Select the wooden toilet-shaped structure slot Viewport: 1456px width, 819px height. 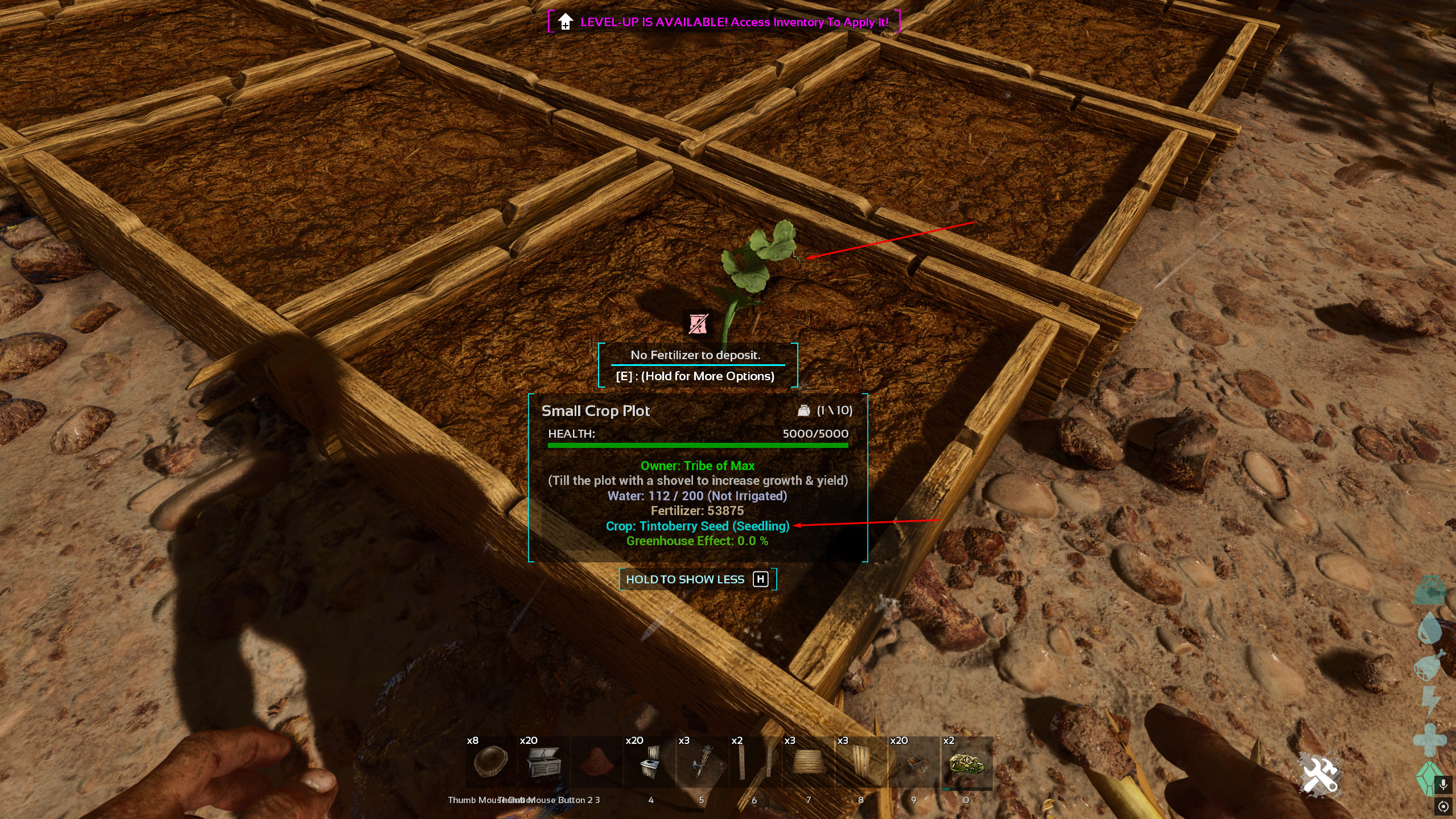click(649, 763)
